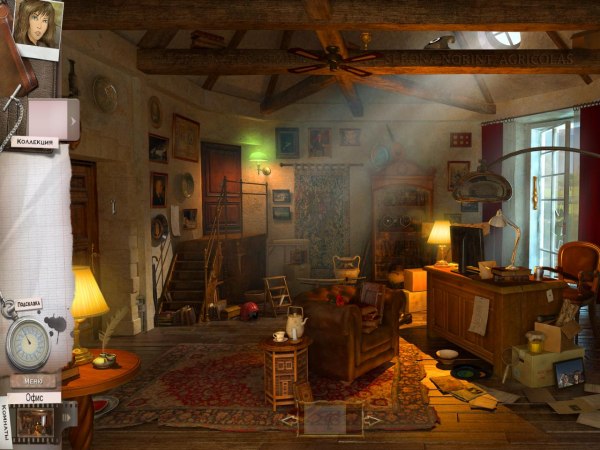Use the Подсказка pocket watch hint
Screen dimensions: 600x450
point(27,343)
